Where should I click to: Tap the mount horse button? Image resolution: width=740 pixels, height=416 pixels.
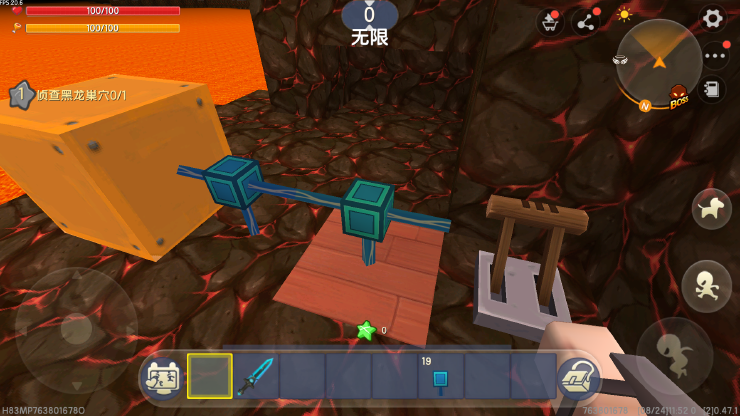(712, 208)
